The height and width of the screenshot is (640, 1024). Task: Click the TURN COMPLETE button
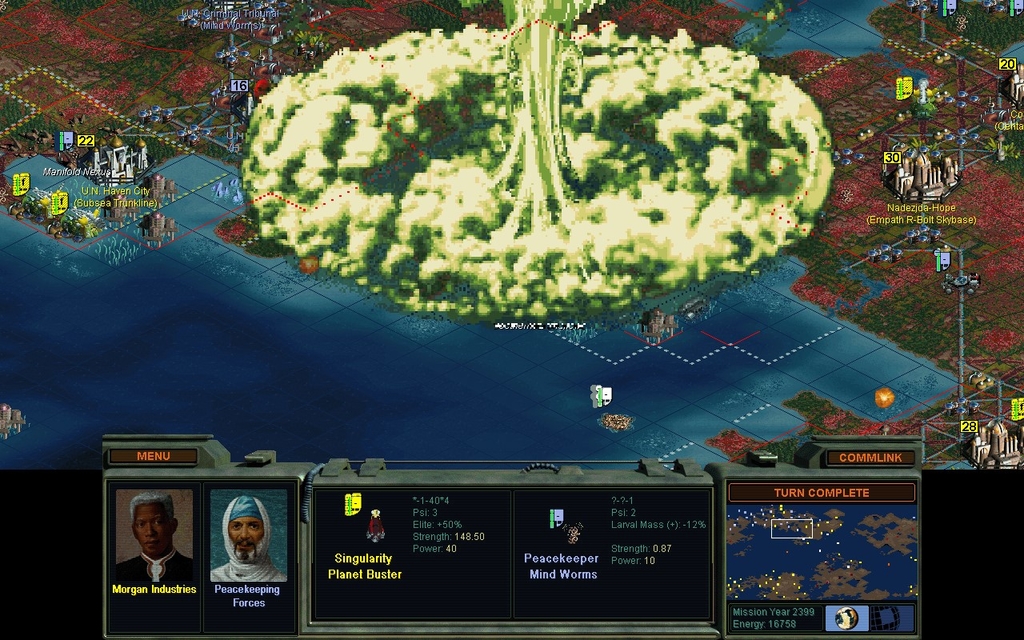pyautogui.click(x=821, y=492)
